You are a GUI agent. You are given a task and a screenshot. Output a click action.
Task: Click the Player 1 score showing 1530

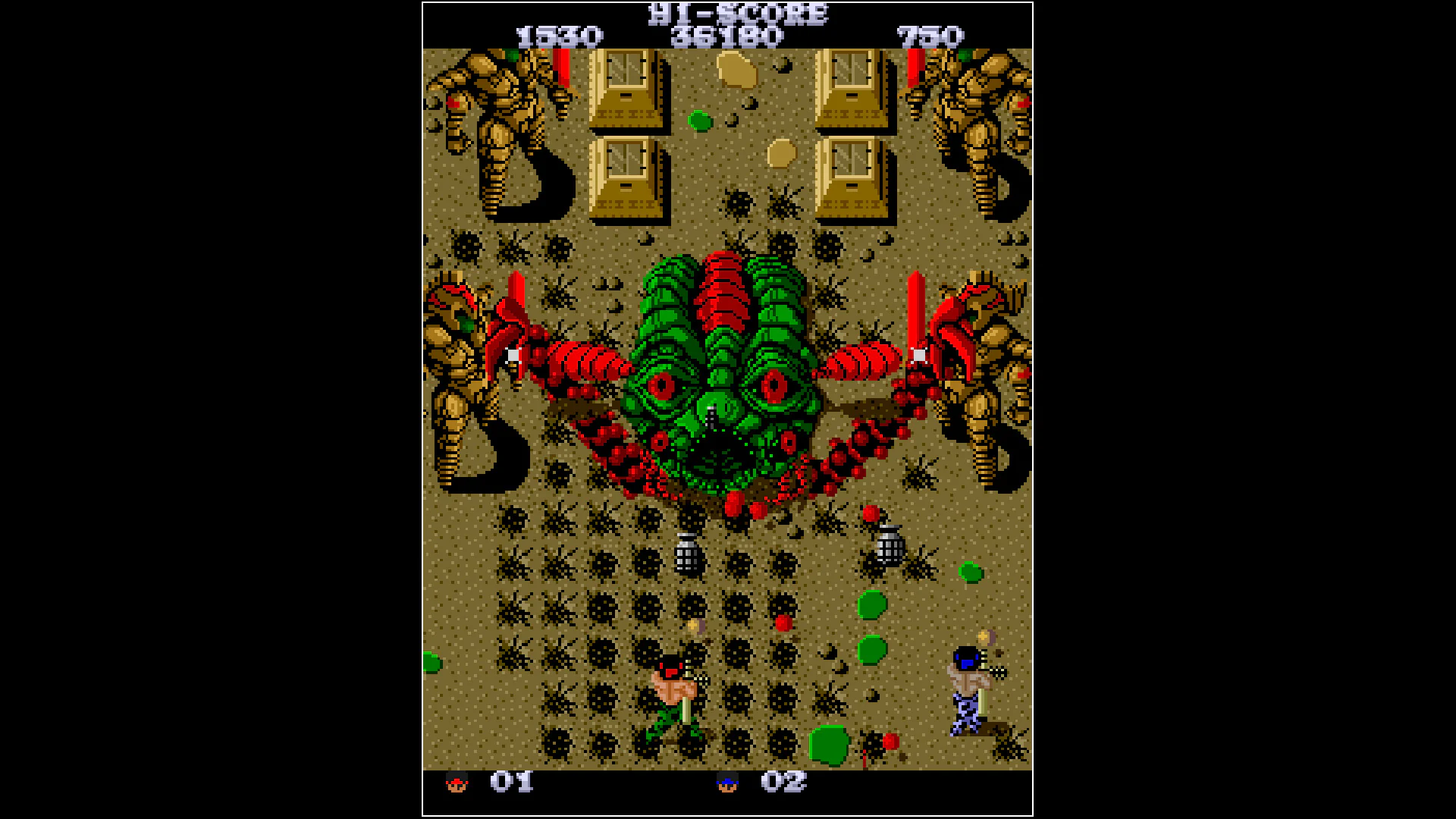tap(561, 34)
